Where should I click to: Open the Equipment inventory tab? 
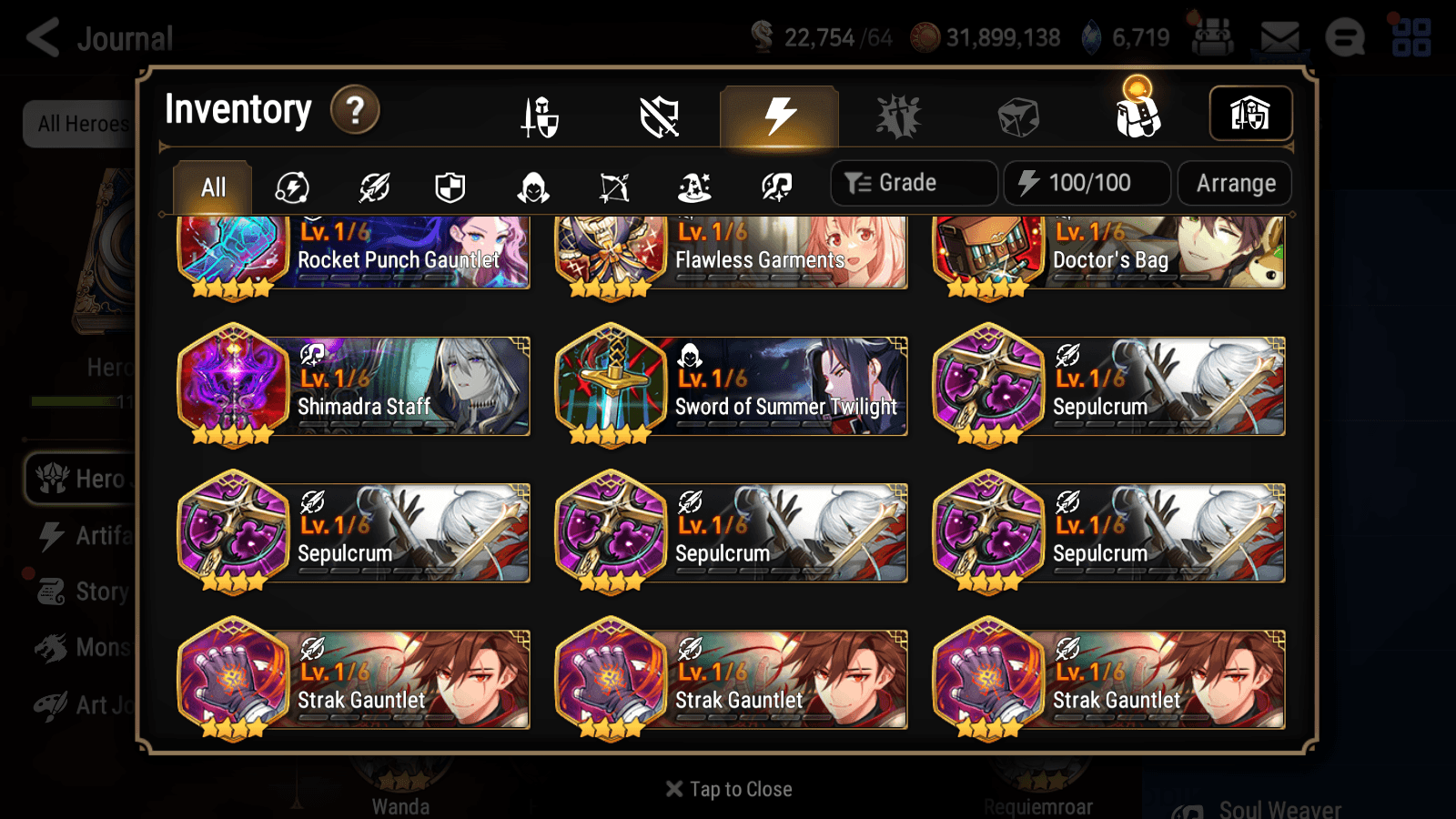[541, 116]
